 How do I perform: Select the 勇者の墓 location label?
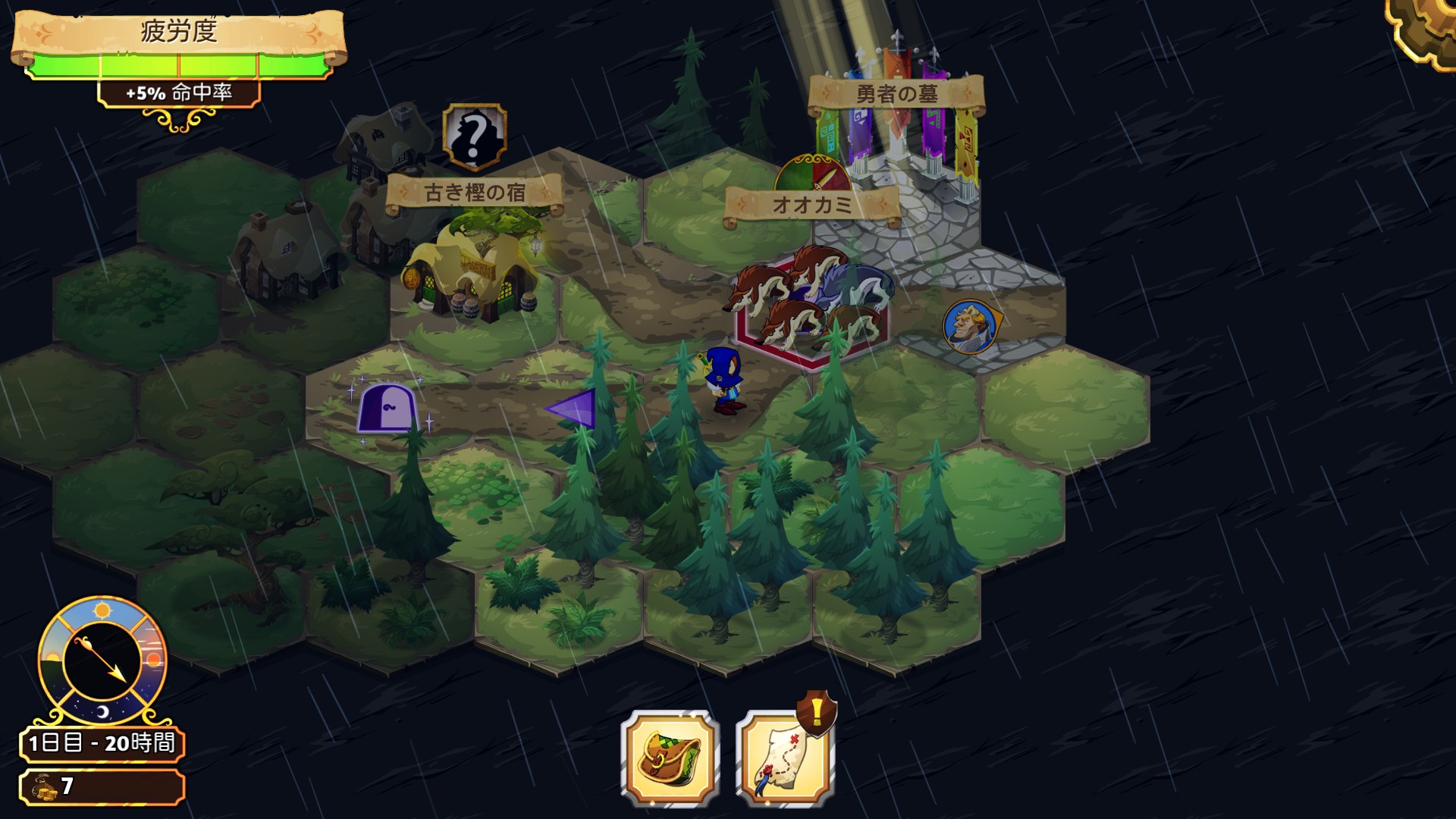click(x=896, y=95)
